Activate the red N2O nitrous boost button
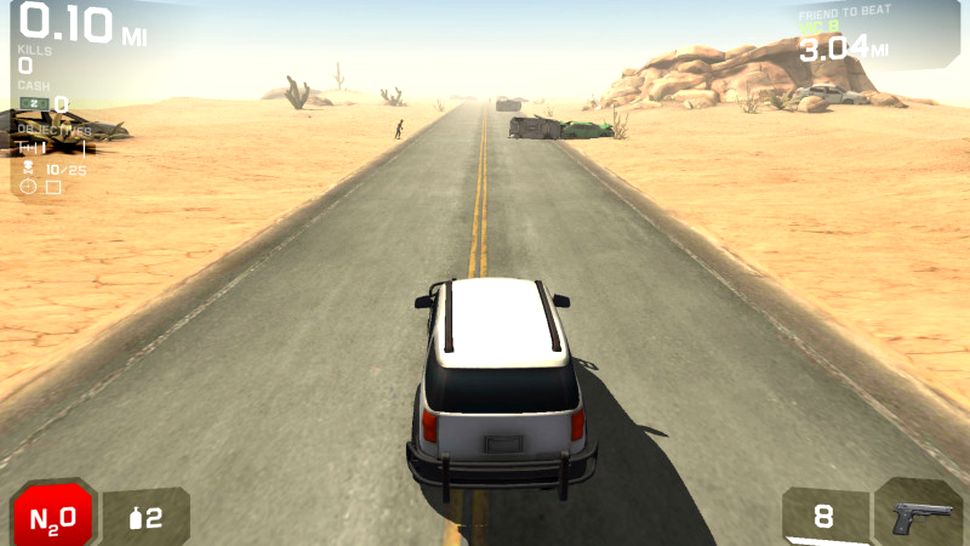970x546 pixels. 52,516
